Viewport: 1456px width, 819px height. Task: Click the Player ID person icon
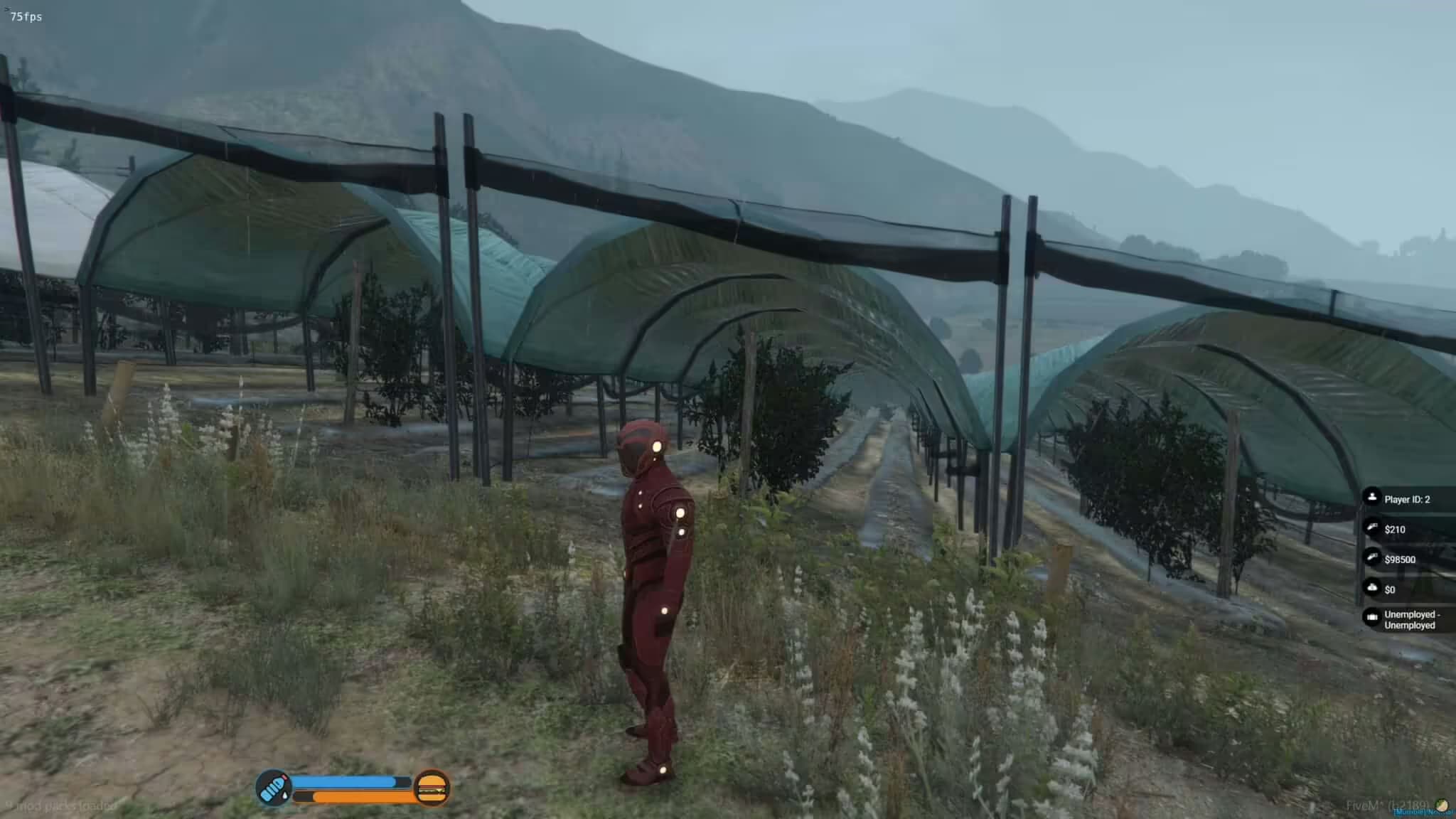tap(1372, 498)
